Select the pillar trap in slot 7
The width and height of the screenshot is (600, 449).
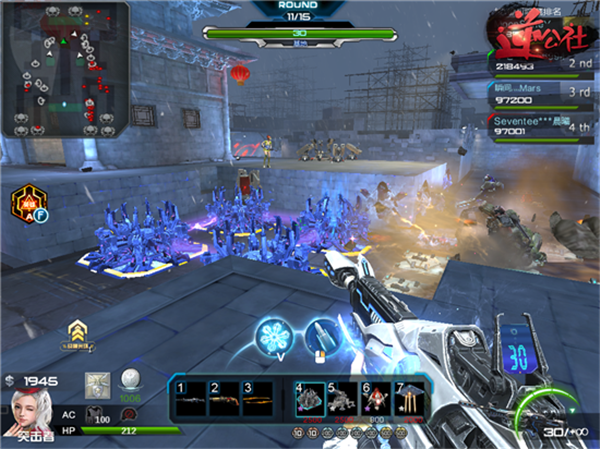408,398
